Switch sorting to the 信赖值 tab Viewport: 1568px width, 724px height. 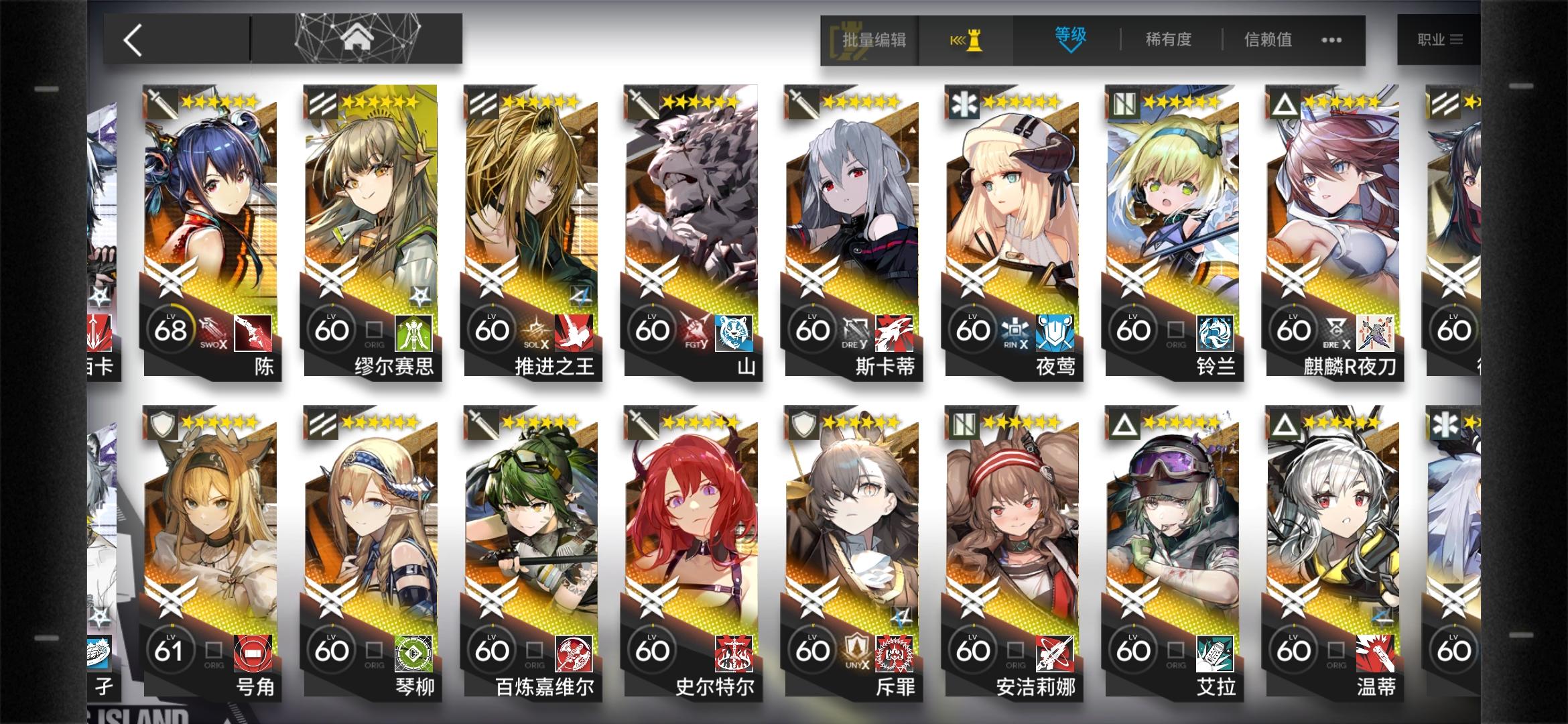pos(1267,40)
